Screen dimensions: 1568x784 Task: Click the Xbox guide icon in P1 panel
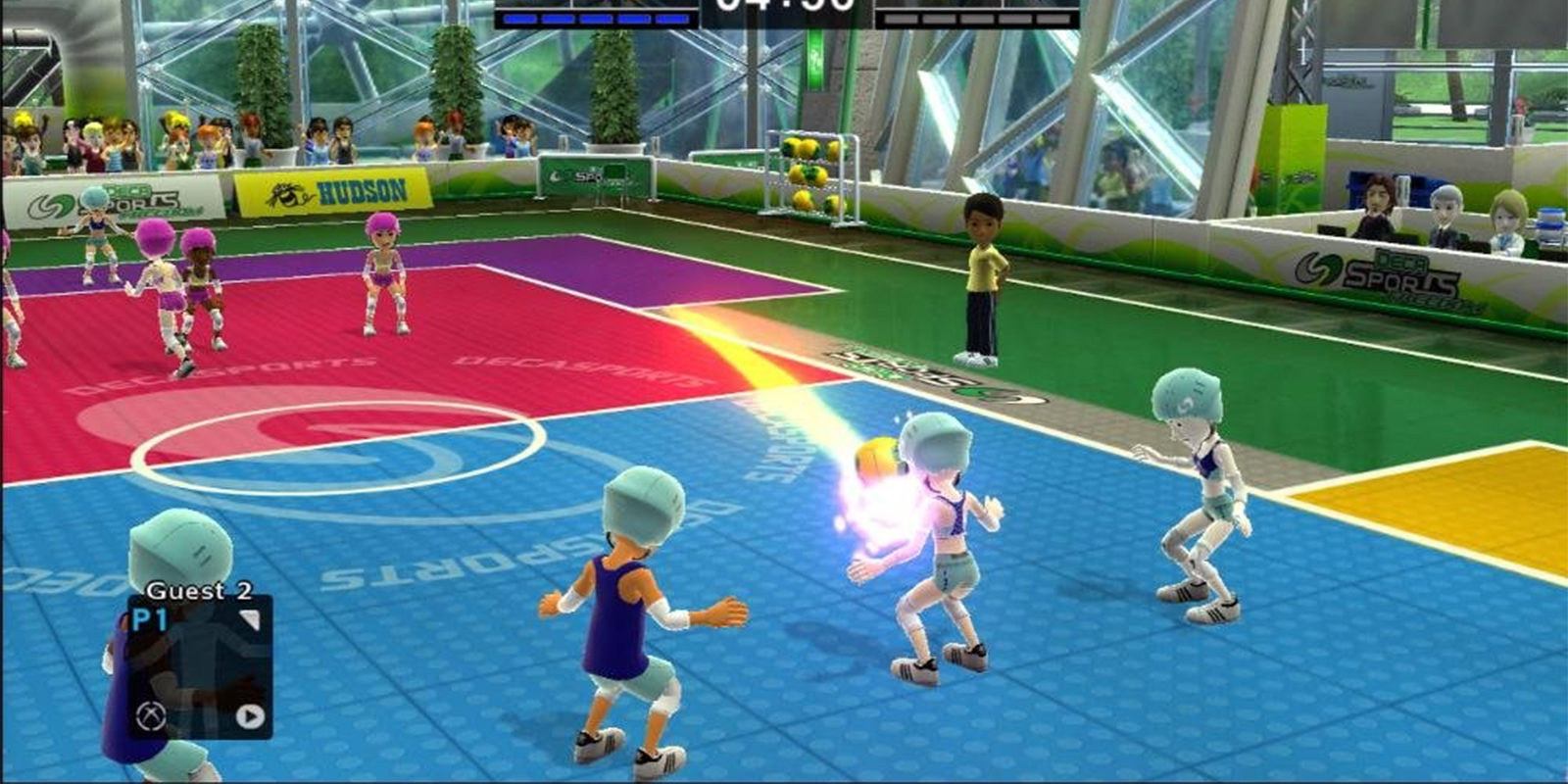point(151,716)
